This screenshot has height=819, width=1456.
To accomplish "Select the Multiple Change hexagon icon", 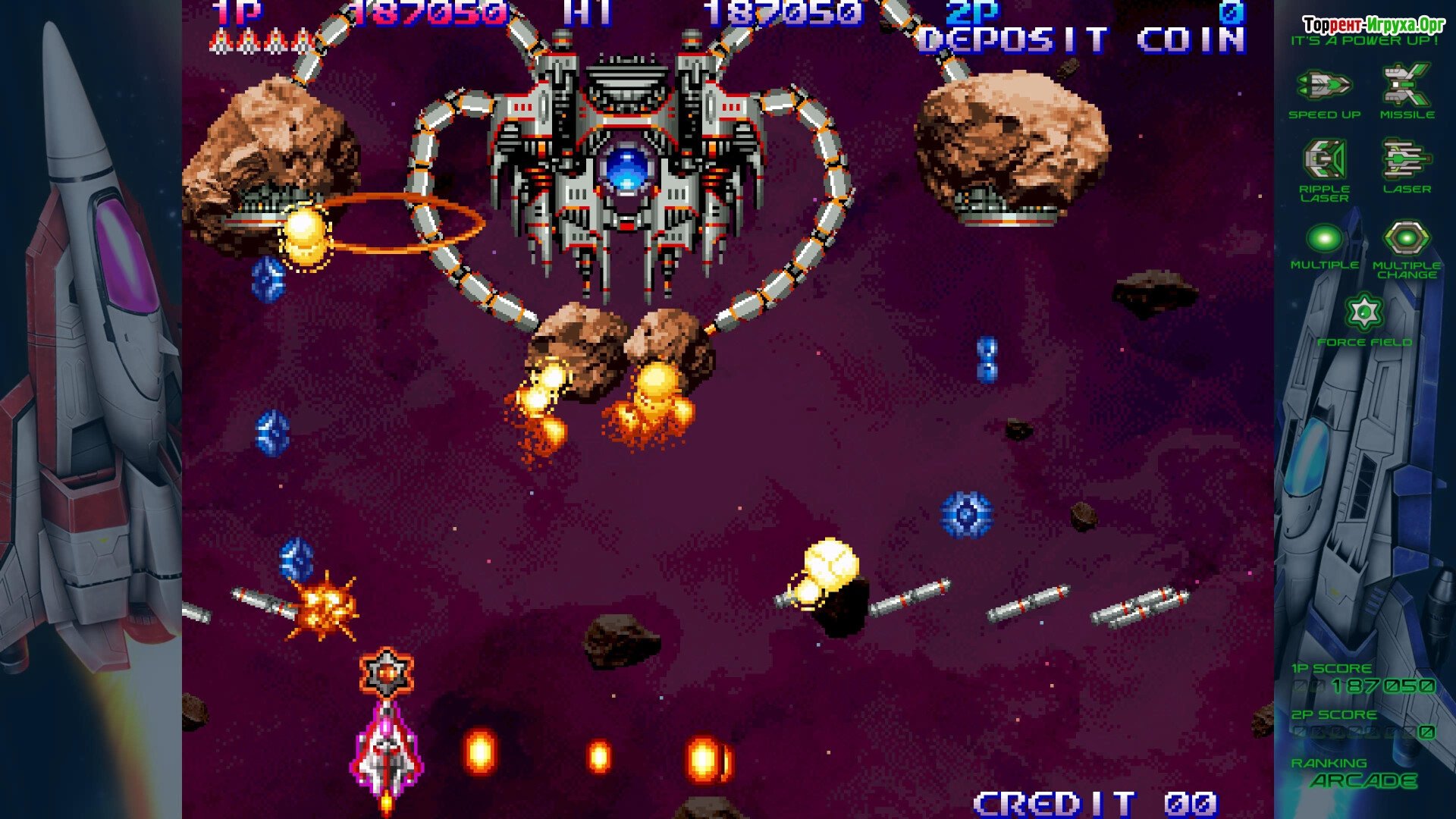I will tap(1407, 239).
